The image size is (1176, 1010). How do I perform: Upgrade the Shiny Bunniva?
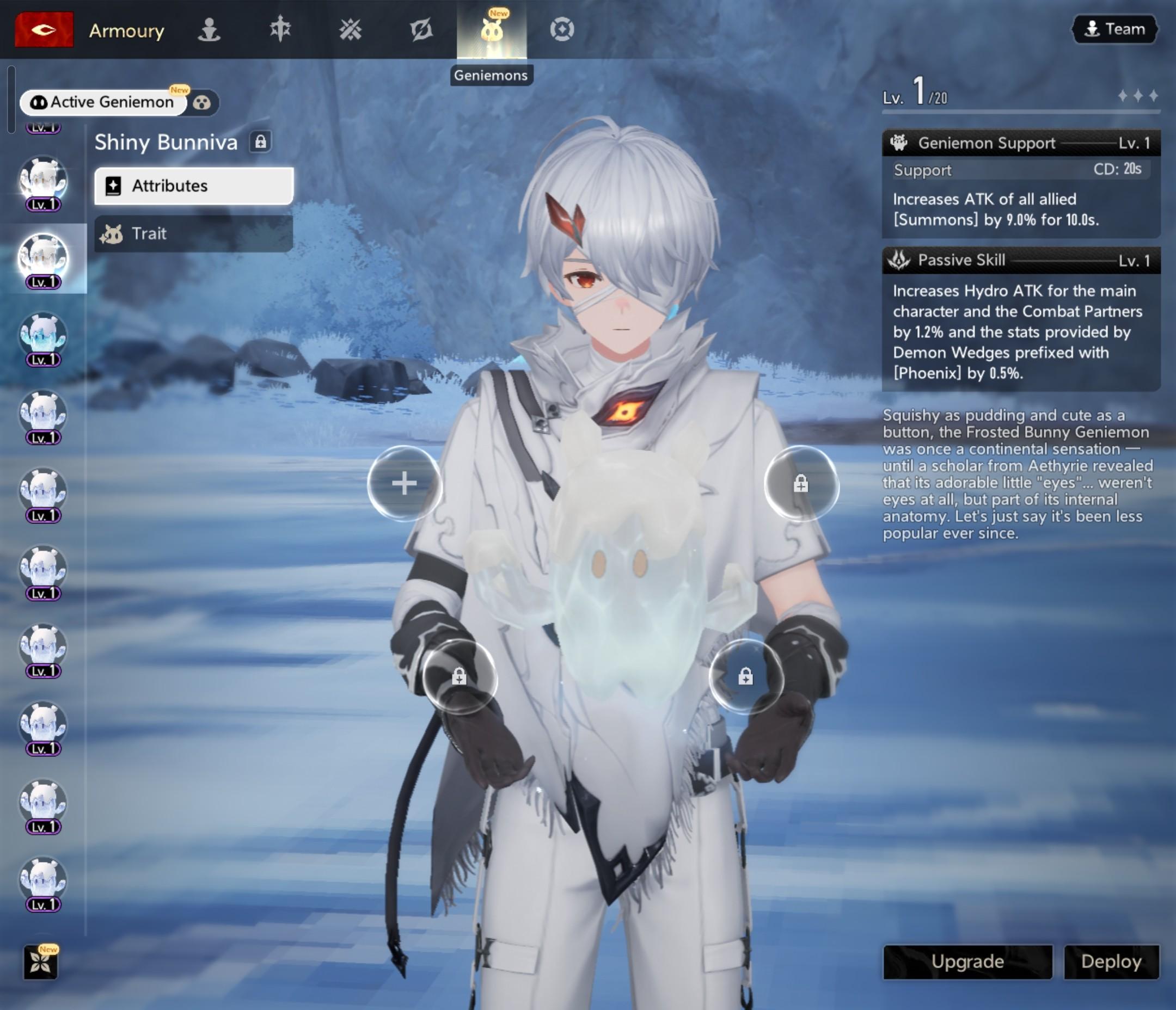pyautogui.click(x=967, y=961)
